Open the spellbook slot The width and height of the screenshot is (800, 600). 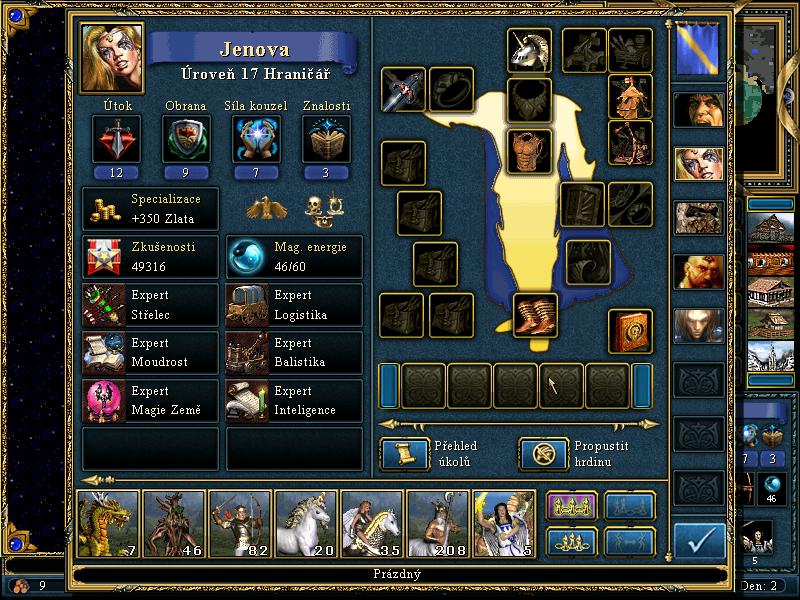tap(631, 331)
